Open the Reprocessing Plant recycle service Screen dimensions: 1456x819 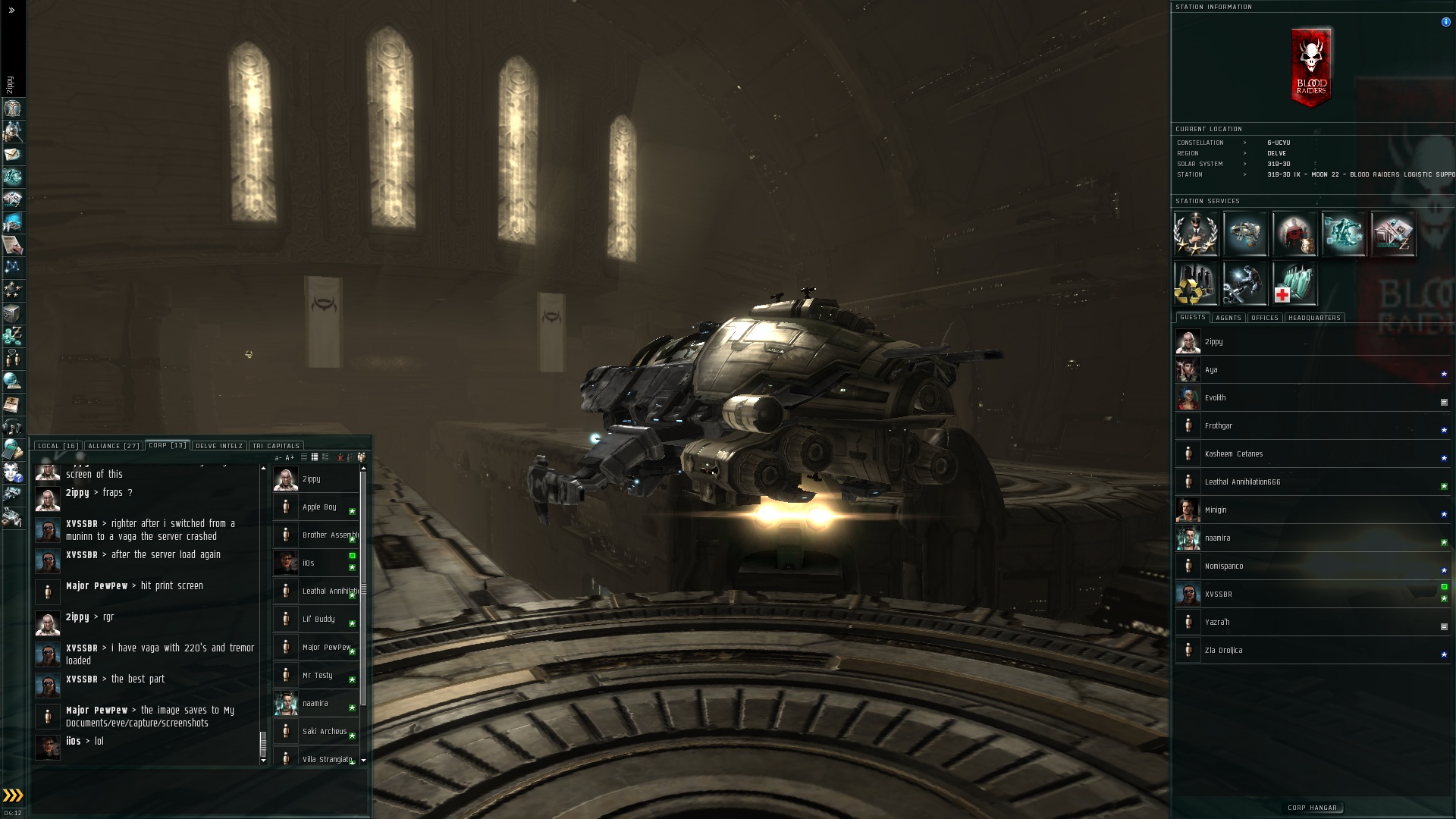point(1196,284)
